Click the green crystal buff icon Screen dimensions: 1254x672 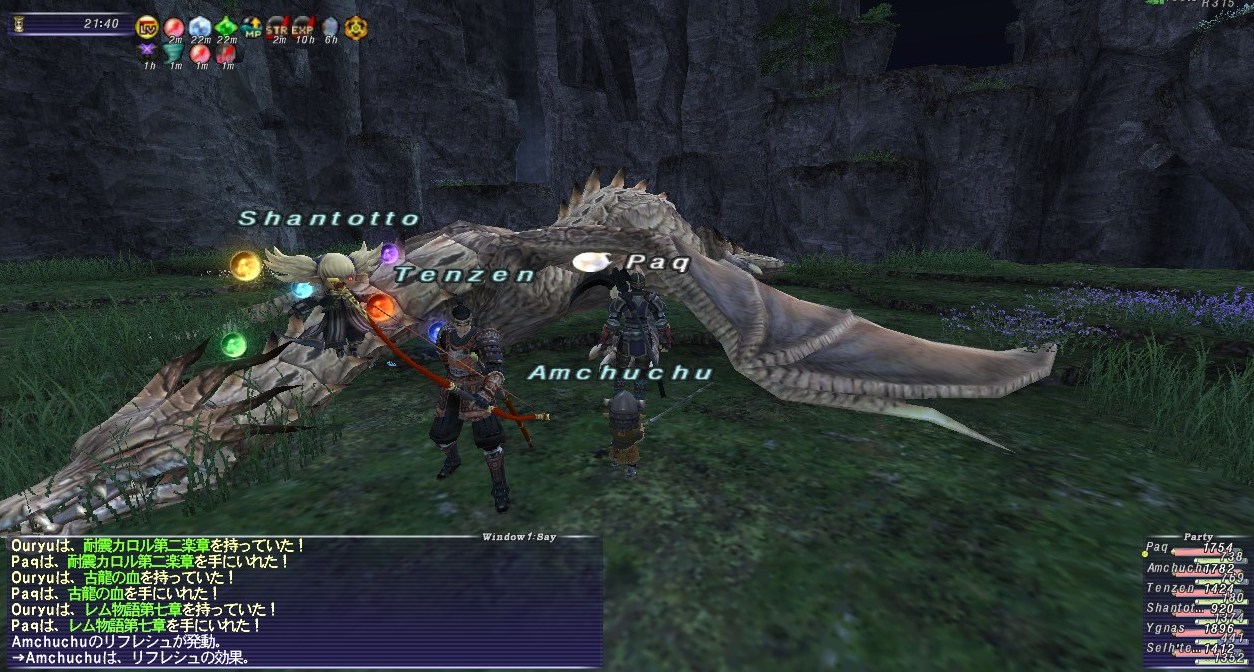[226, 27]
